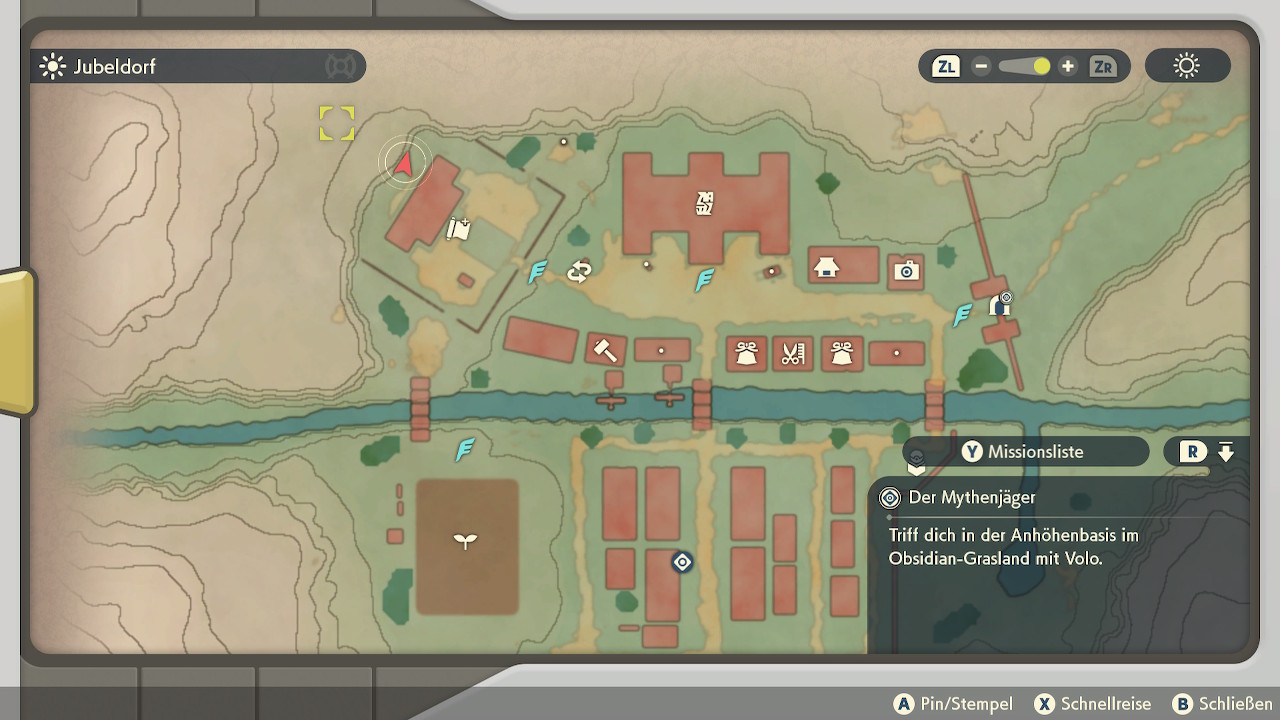1280x720 pixels.
Task: Zoom in the map with the plus button
Action: (1068, 67)
